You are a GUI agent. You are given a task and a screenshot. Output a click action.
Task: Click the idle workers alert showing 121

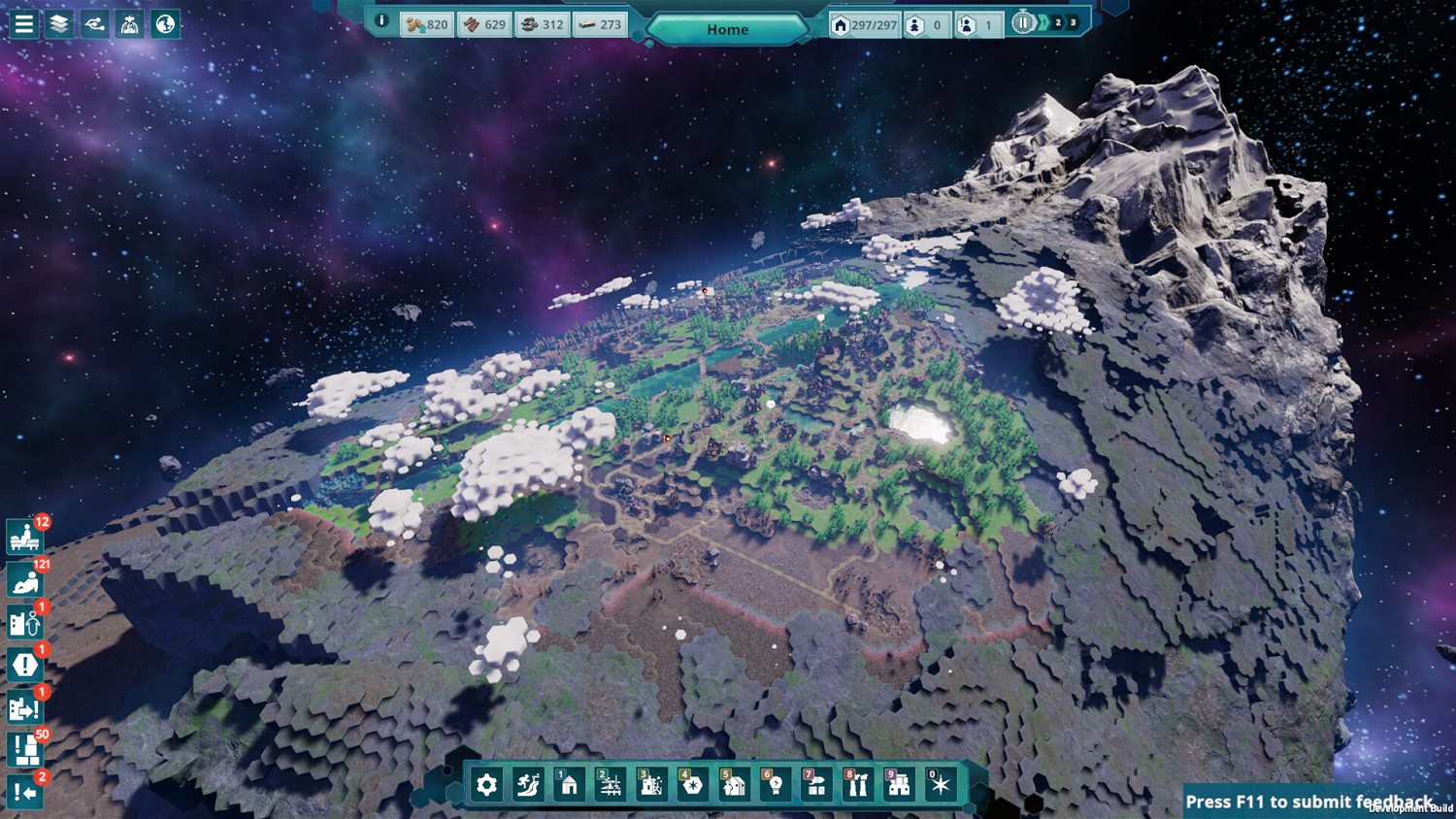pos(23,580)
